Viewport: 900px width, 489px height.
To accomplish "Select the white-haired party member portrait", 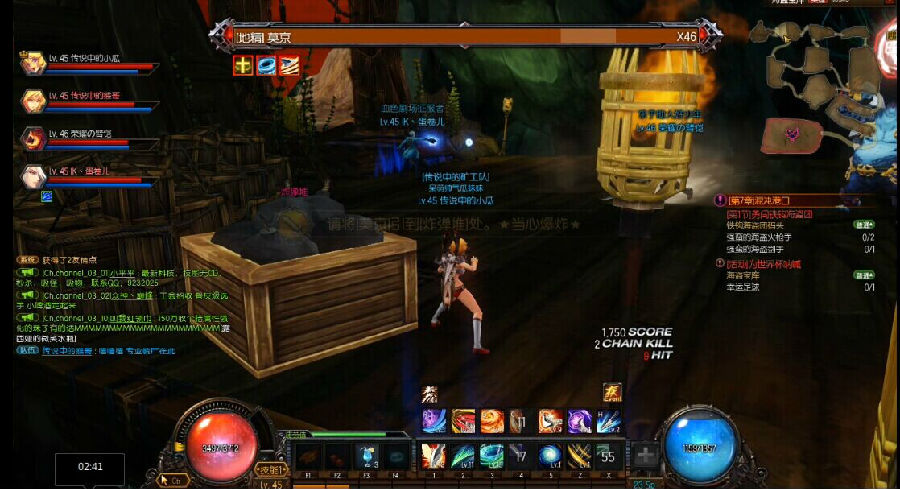I will pos(31,176).
